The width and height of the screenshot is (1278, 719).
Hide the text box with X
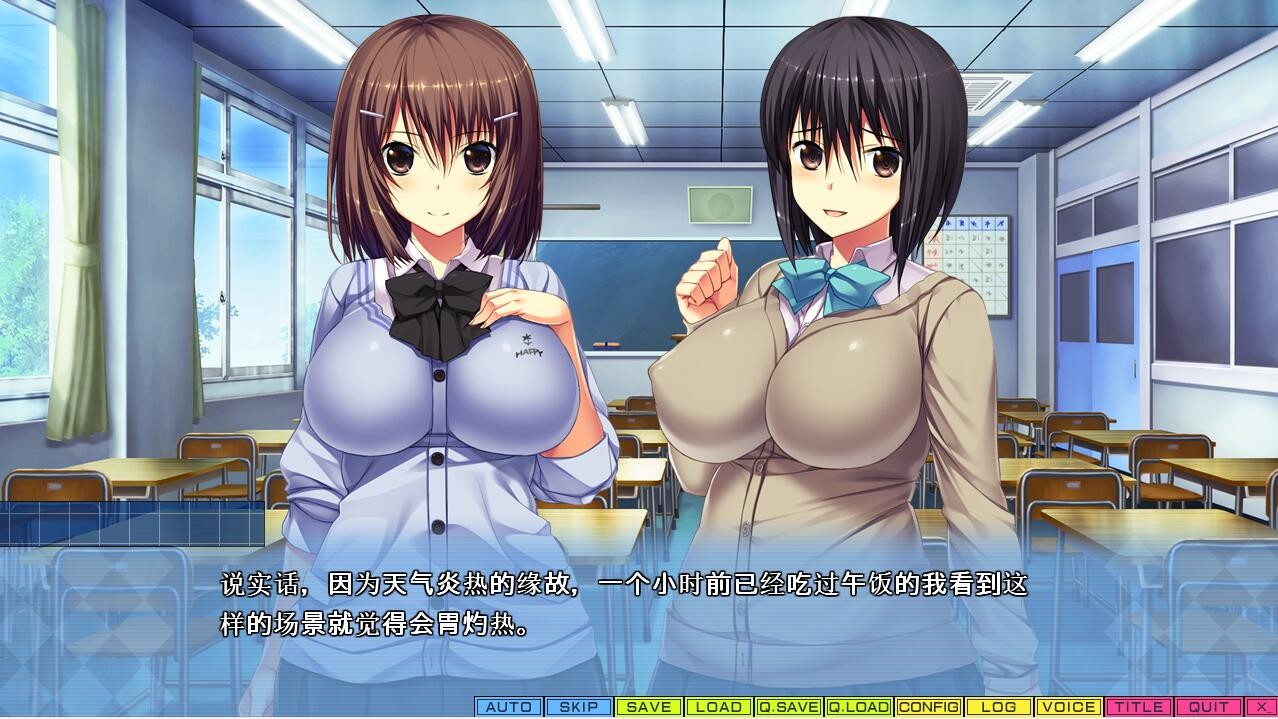point(1260,707)
